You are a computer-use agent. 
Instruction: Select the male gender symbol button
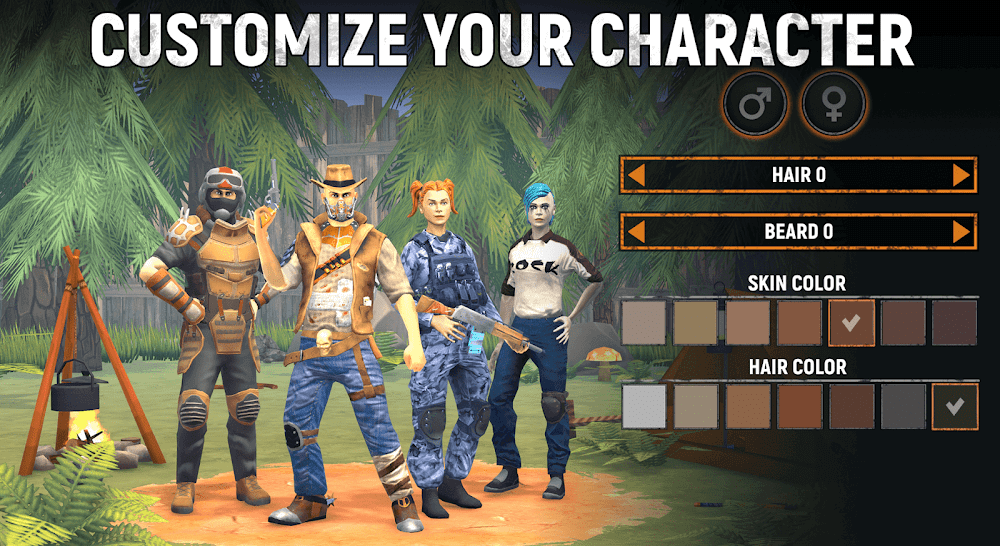757,104
